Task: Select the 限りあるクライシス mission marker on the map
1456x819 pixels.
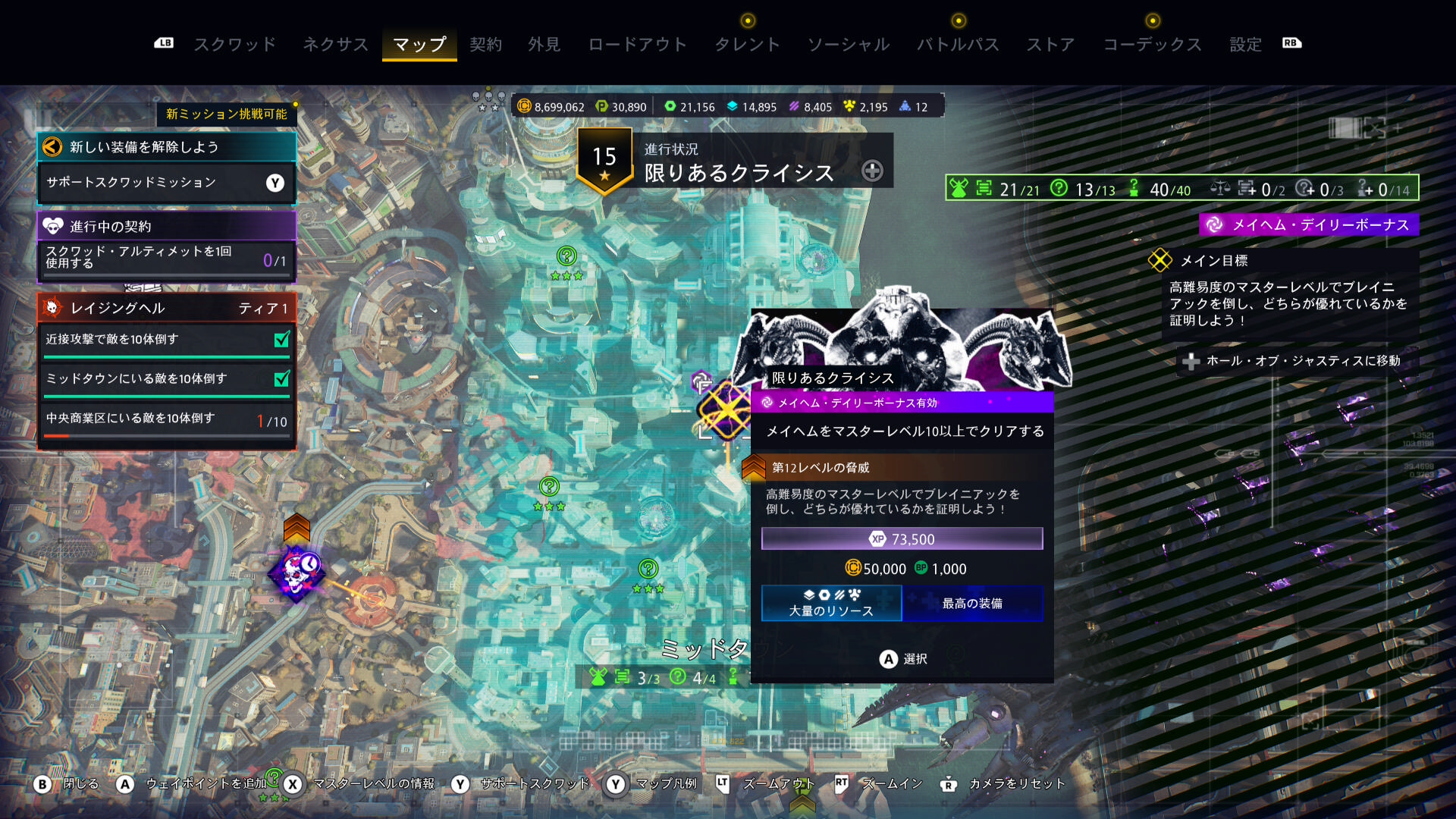Action: pos(725,409)
